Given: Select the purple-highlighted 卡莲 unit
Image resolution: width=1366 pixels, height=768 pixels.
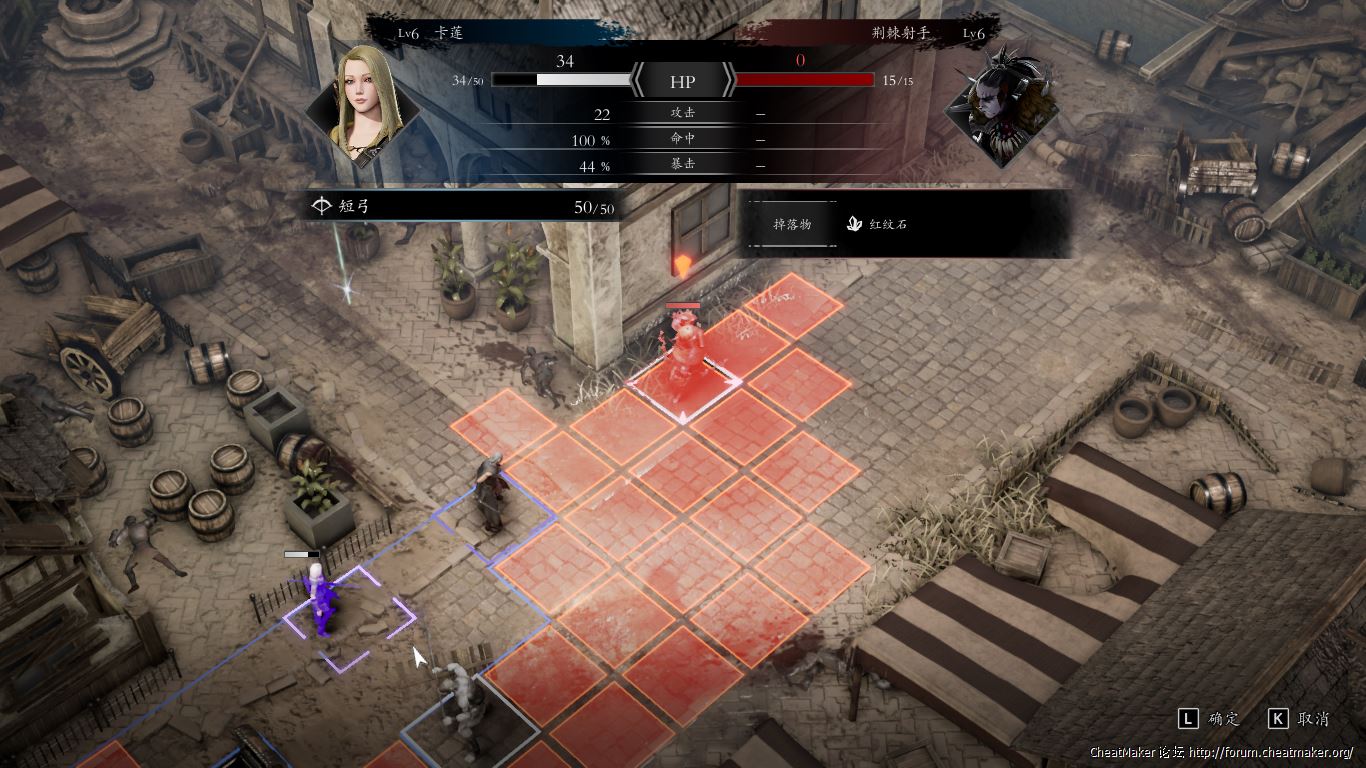Looking at the screenshot, I should tap(321, 600).
